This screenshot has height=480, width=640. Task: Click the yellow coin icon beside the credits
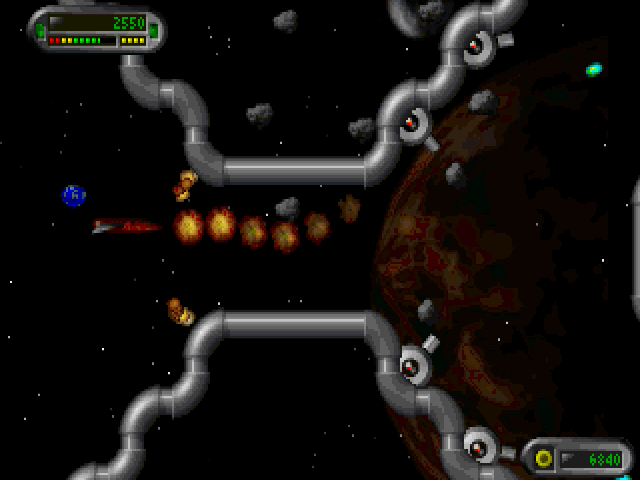pyautogui.click(x=544, y=459)
